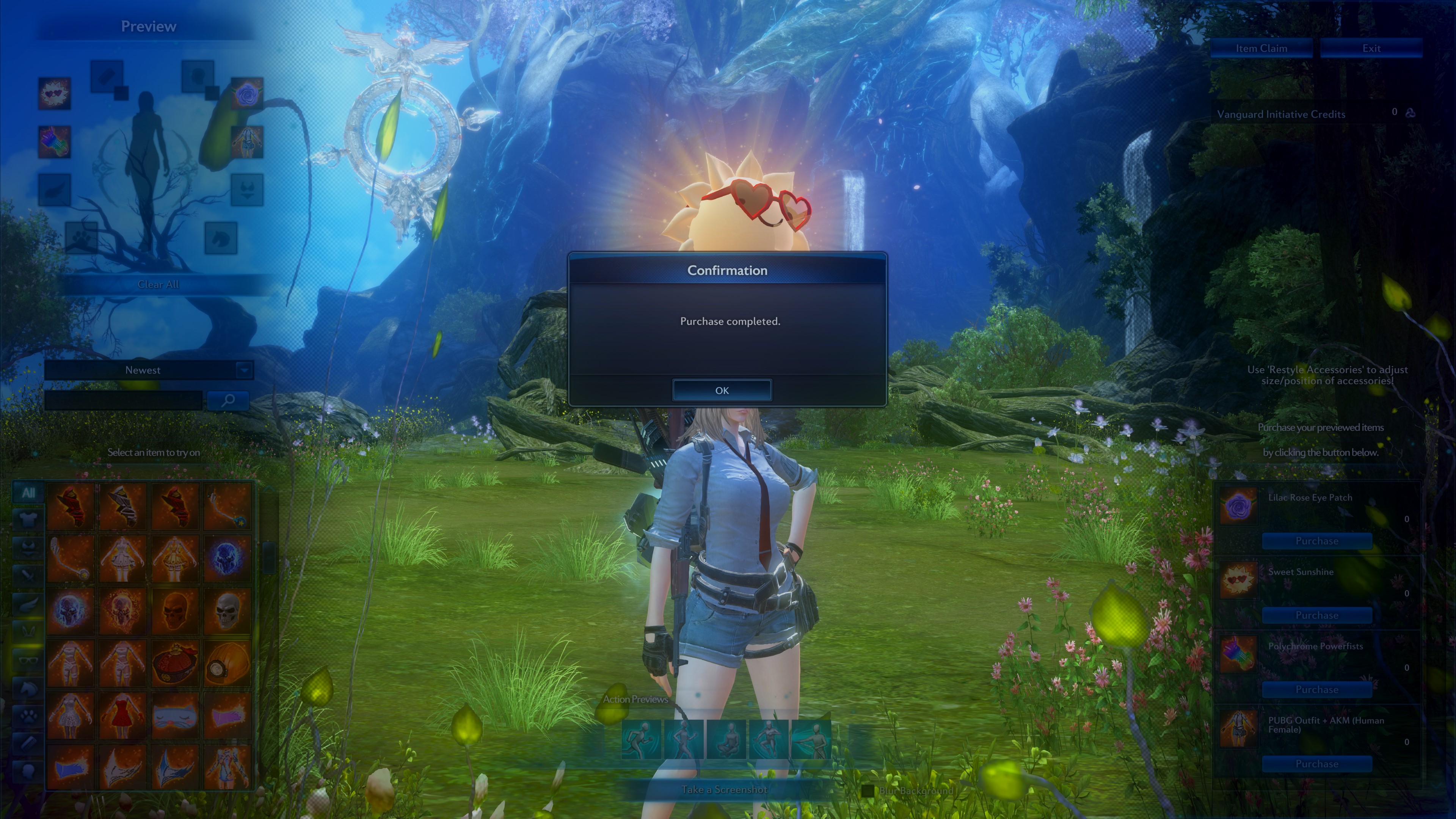Purchase the Lilac Rose Eye Patch
Image resolution: width=1456 pixels, height=819 pixels.
point(1316,541)
